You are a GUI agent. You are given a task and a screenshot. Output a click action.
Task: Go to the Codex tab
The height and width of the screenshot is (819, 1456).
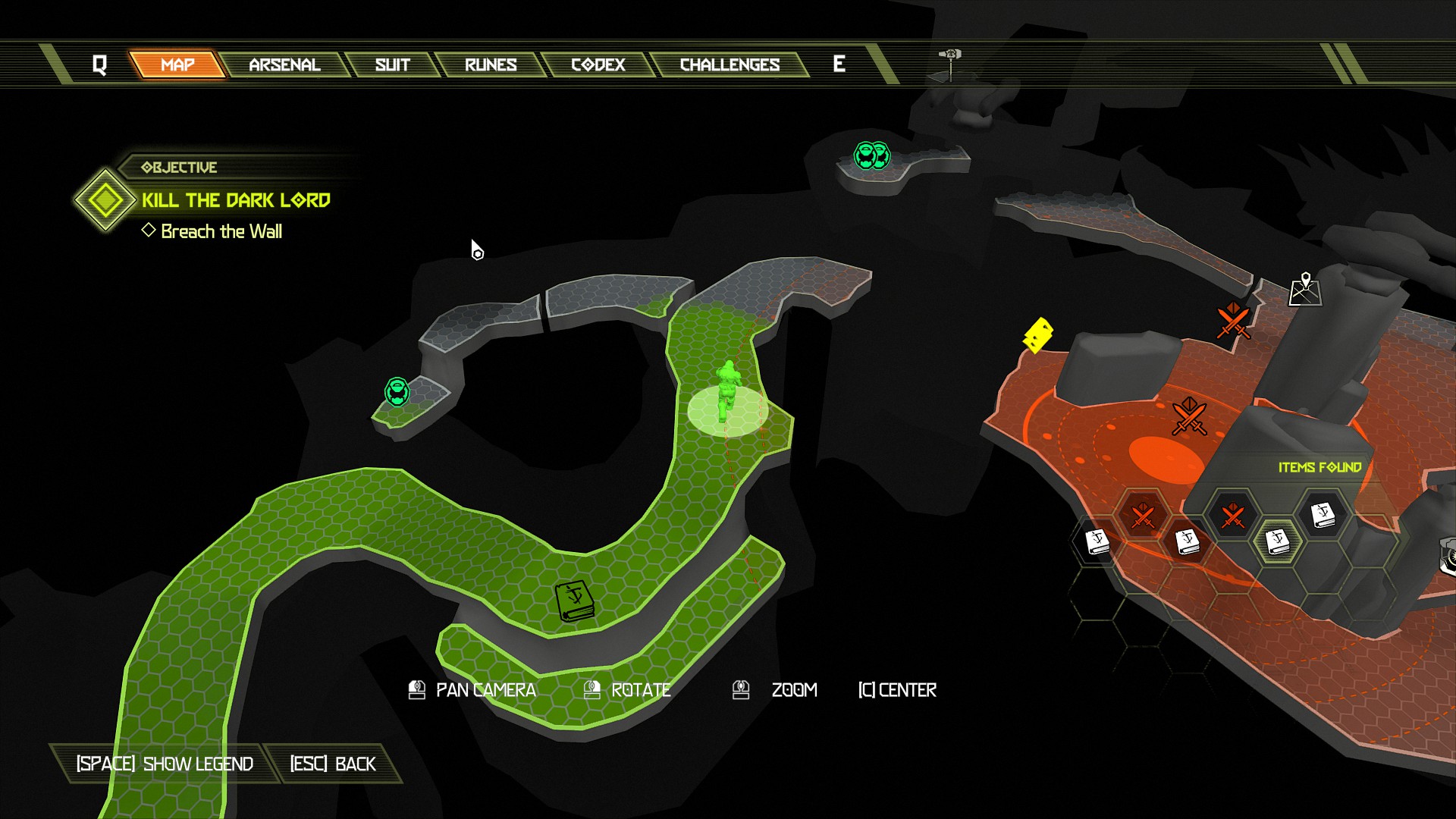pos(598,65)
